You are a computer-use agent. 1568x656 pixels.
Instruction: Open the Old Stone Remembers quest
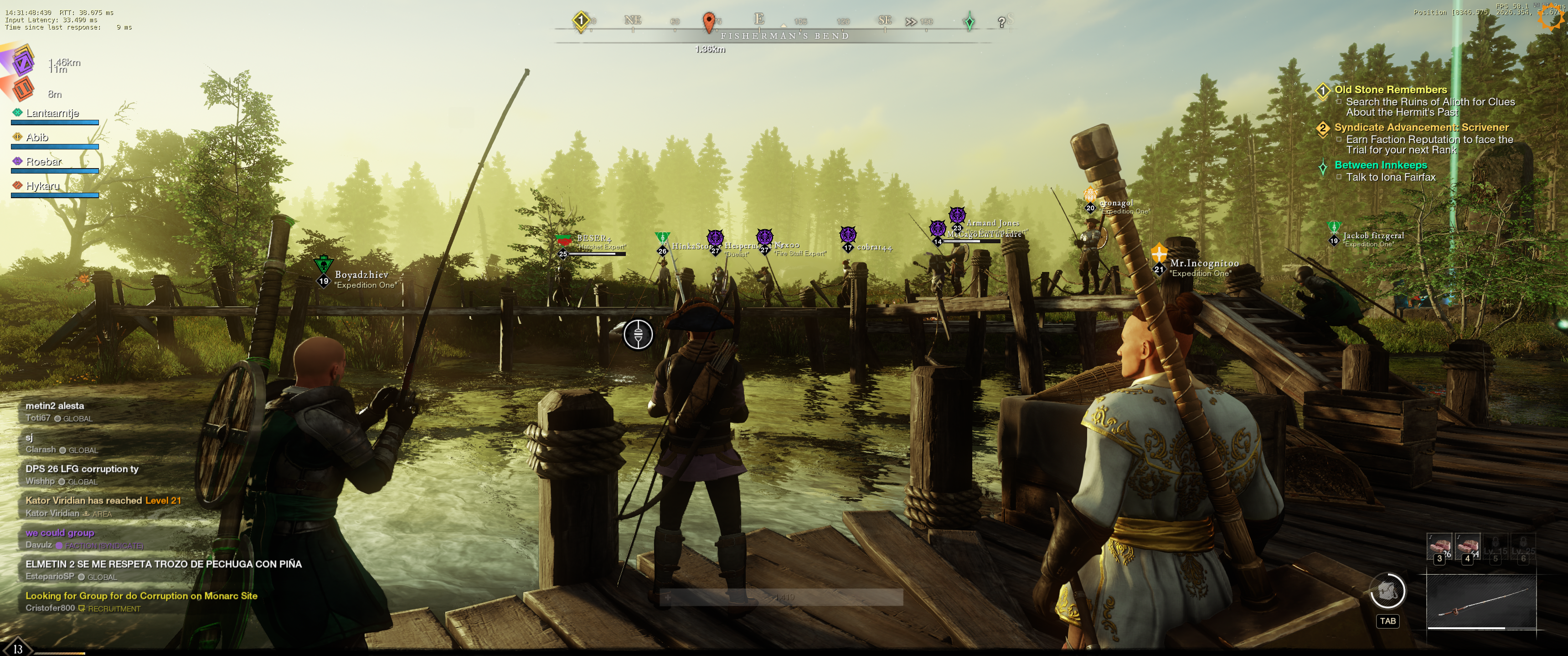point(1390,89)
